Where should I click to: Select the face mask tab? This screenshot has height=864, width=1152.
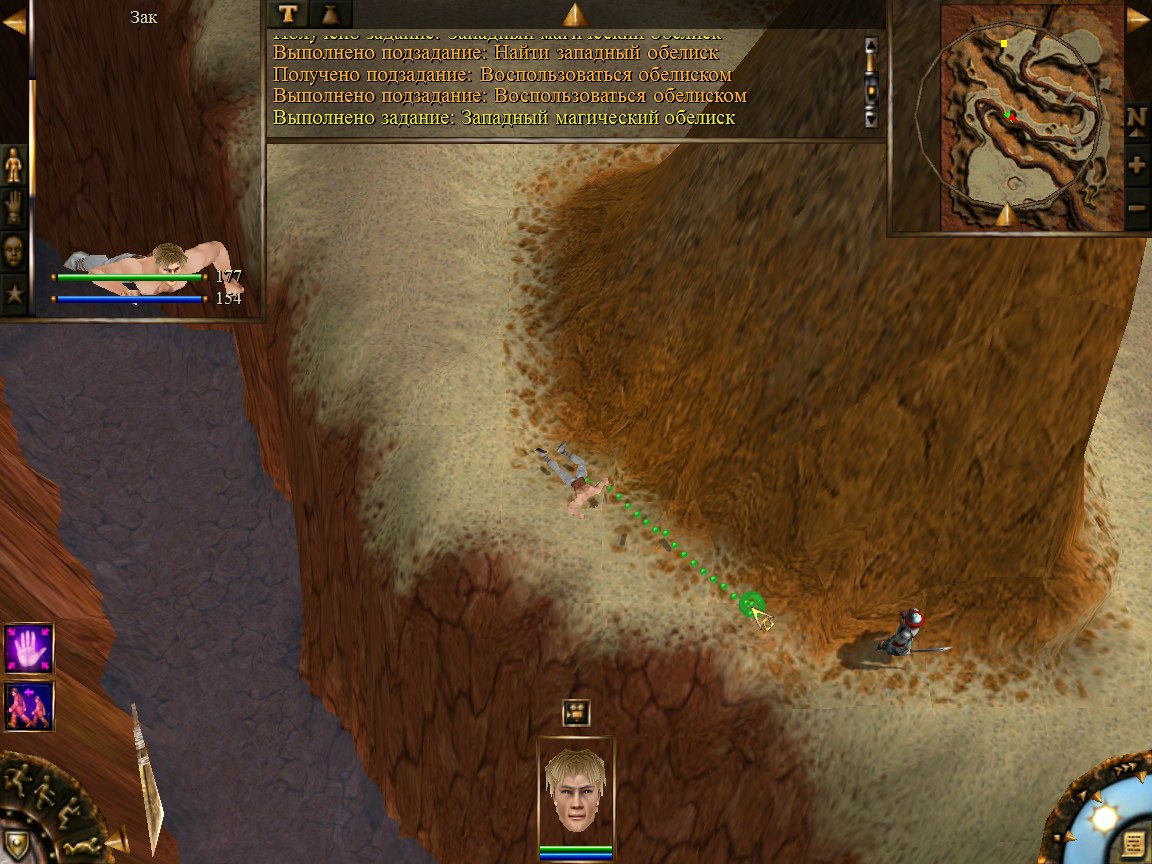coord(14,251)
